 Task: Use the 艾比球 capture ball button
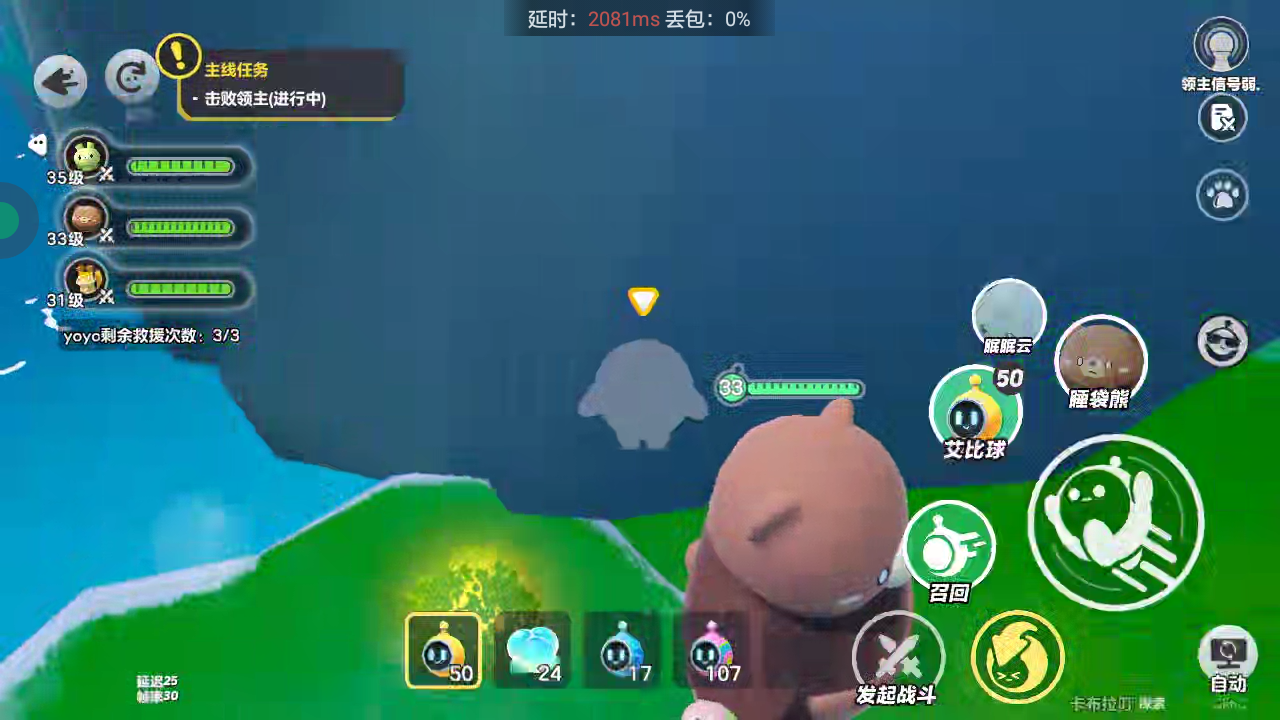pyautogui.click(x=975, y=412)
